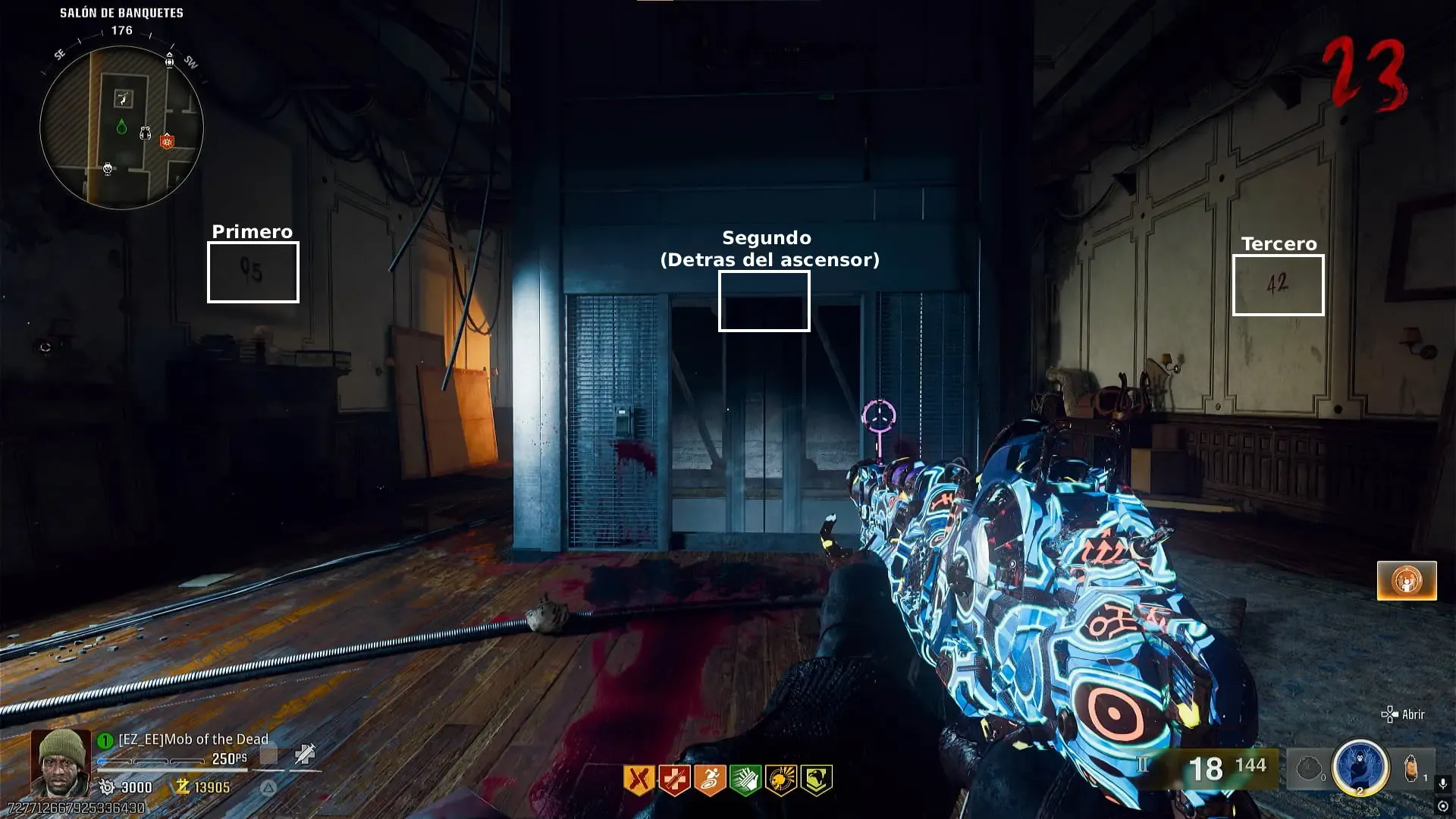Click the target icon below the microphone
1456x819 pixels.
pos(1443,806)
